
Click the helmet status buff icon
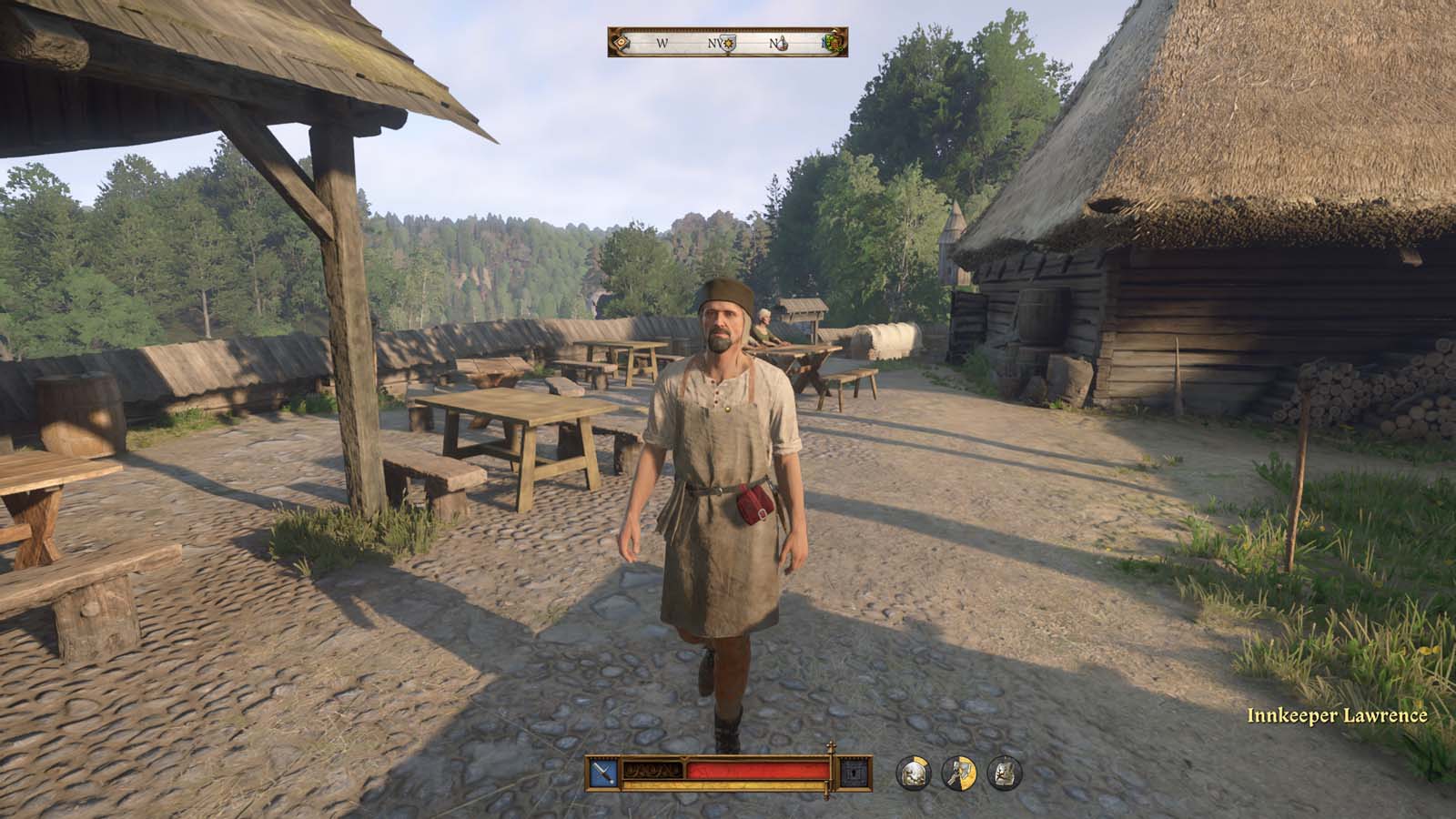[x=914, y=773]
